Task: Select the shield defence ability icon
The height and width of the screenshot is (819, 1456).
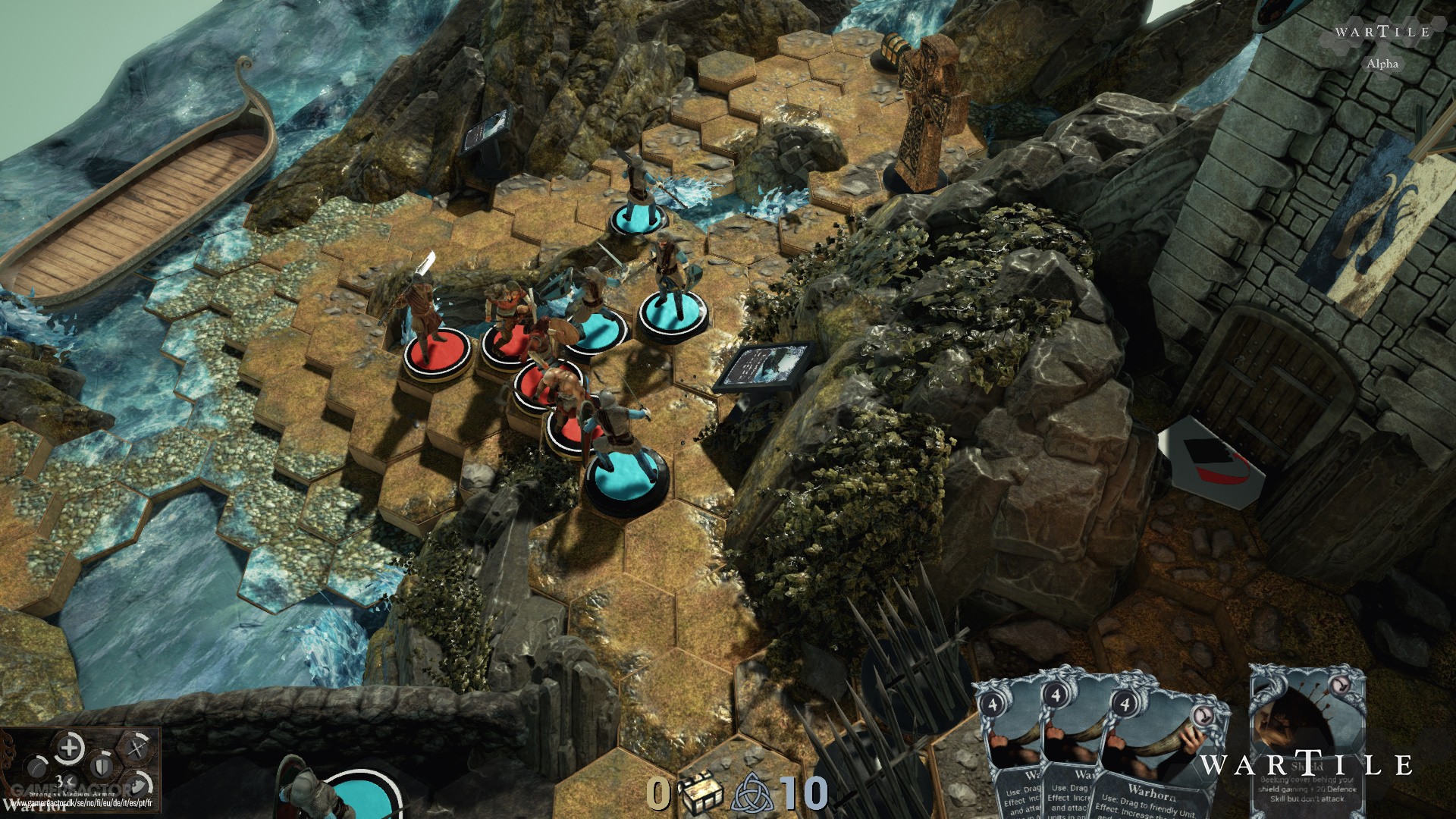Action: (102, 766)
